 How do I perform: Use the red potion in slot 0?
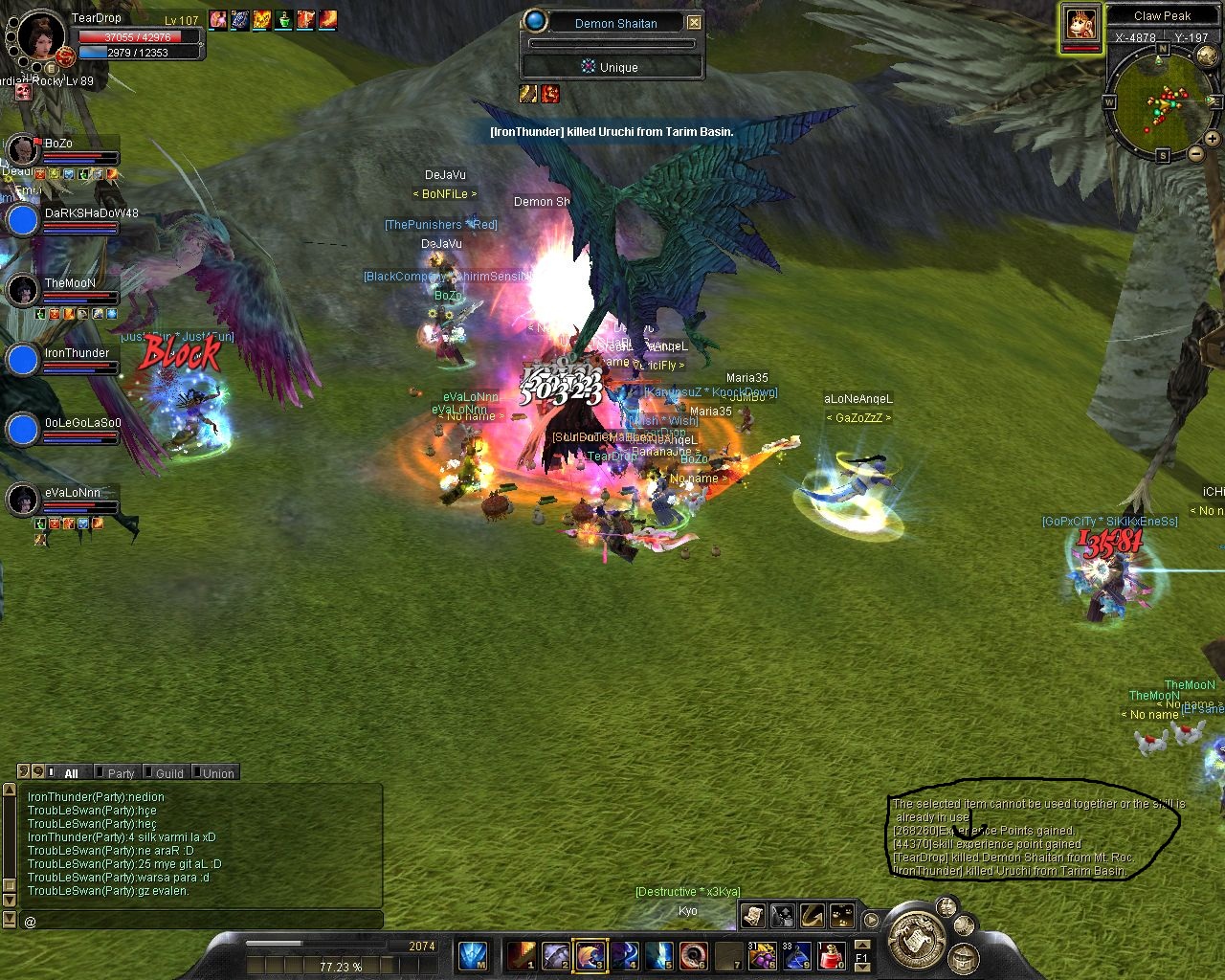pos(831,955)
